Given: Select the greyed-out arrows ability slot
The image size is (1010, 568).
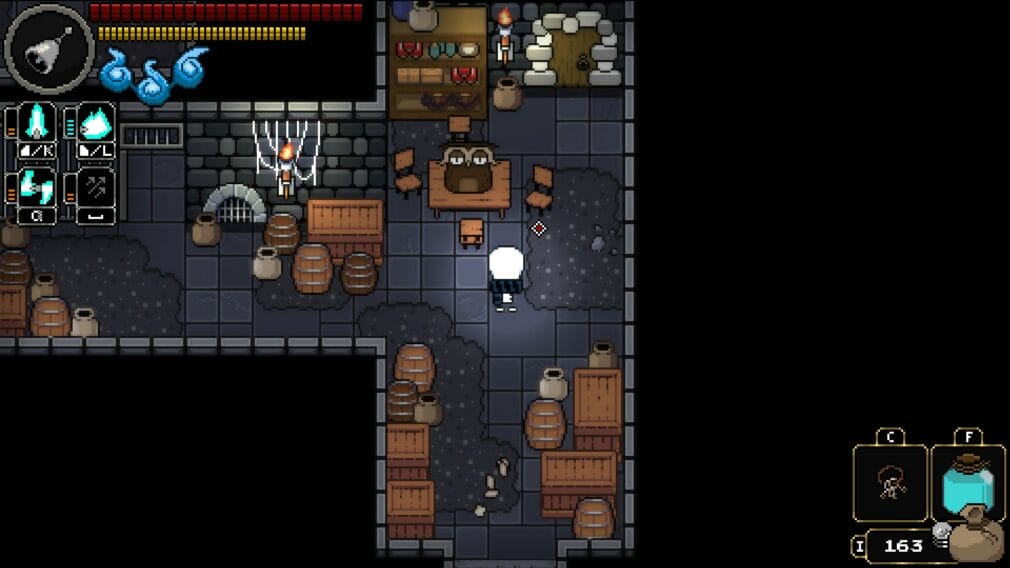Looking at the screenshot, I should [x=96, y=188].
